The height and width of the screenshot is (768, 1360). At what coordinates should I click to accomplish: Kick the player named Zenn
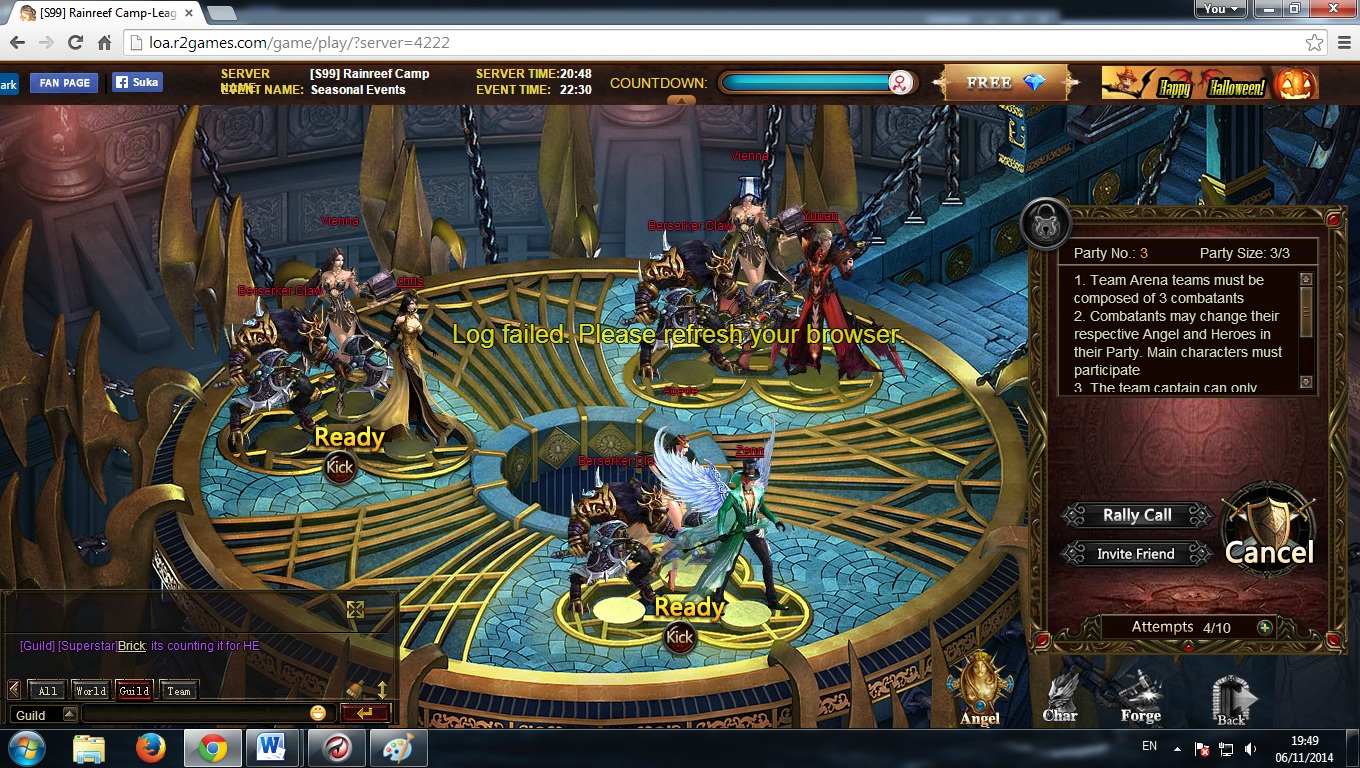(680, 636)
